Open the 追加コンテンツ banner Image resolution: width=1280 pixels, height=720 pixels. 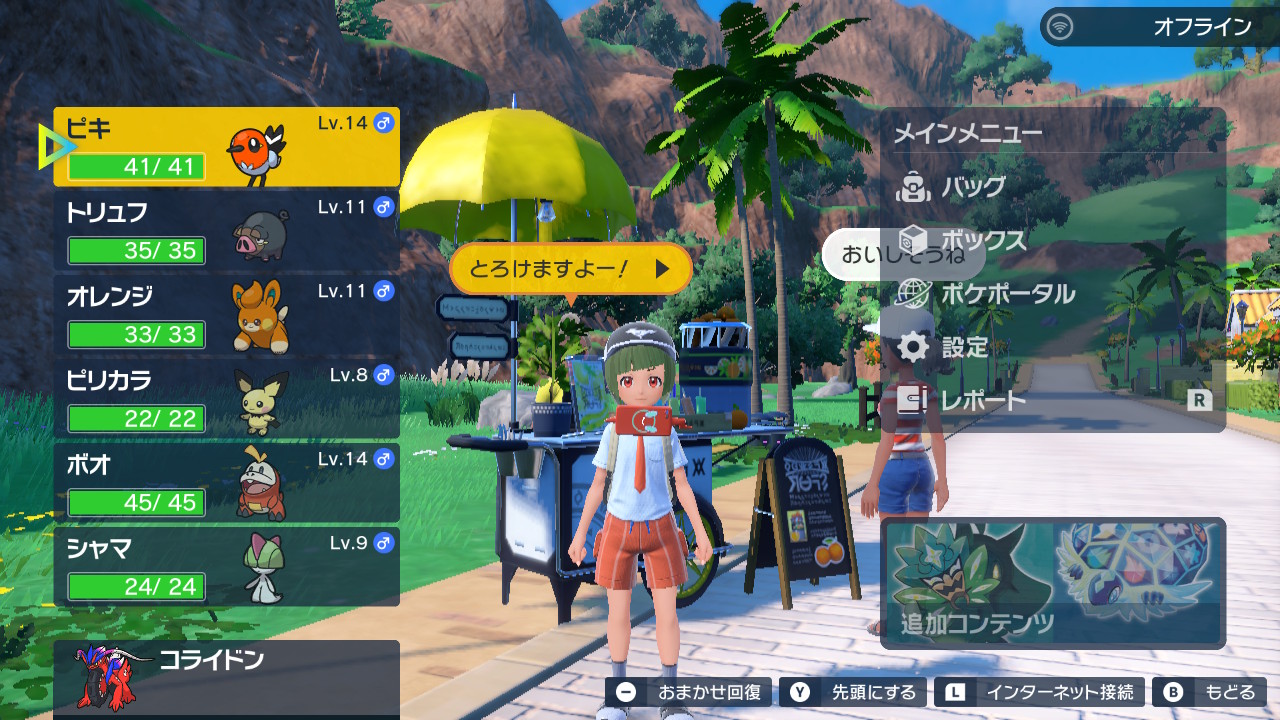(1052, 583)
